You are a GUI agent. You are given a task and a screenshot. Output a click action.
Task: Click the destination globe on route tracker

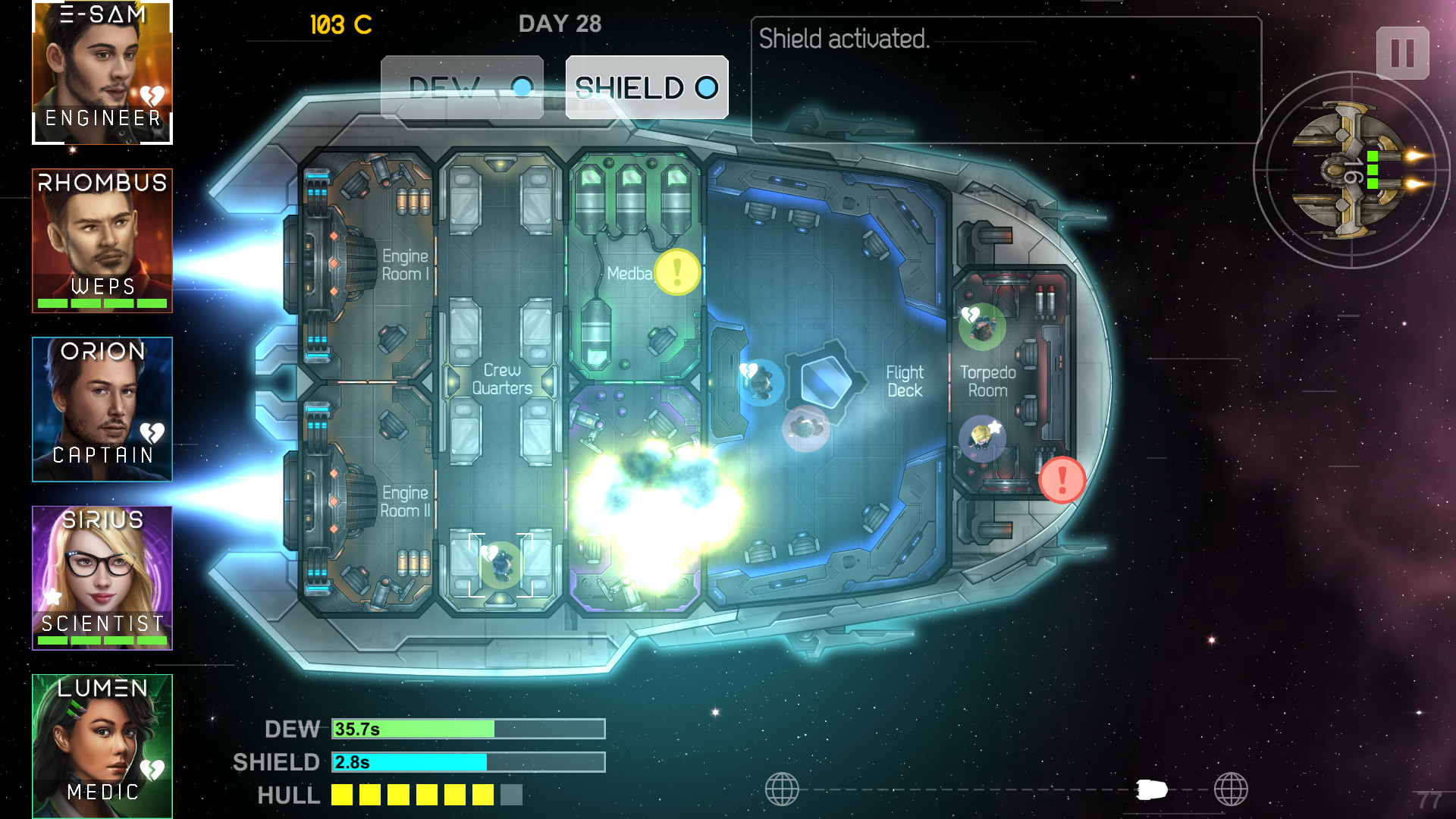[x=1230, y=789]
